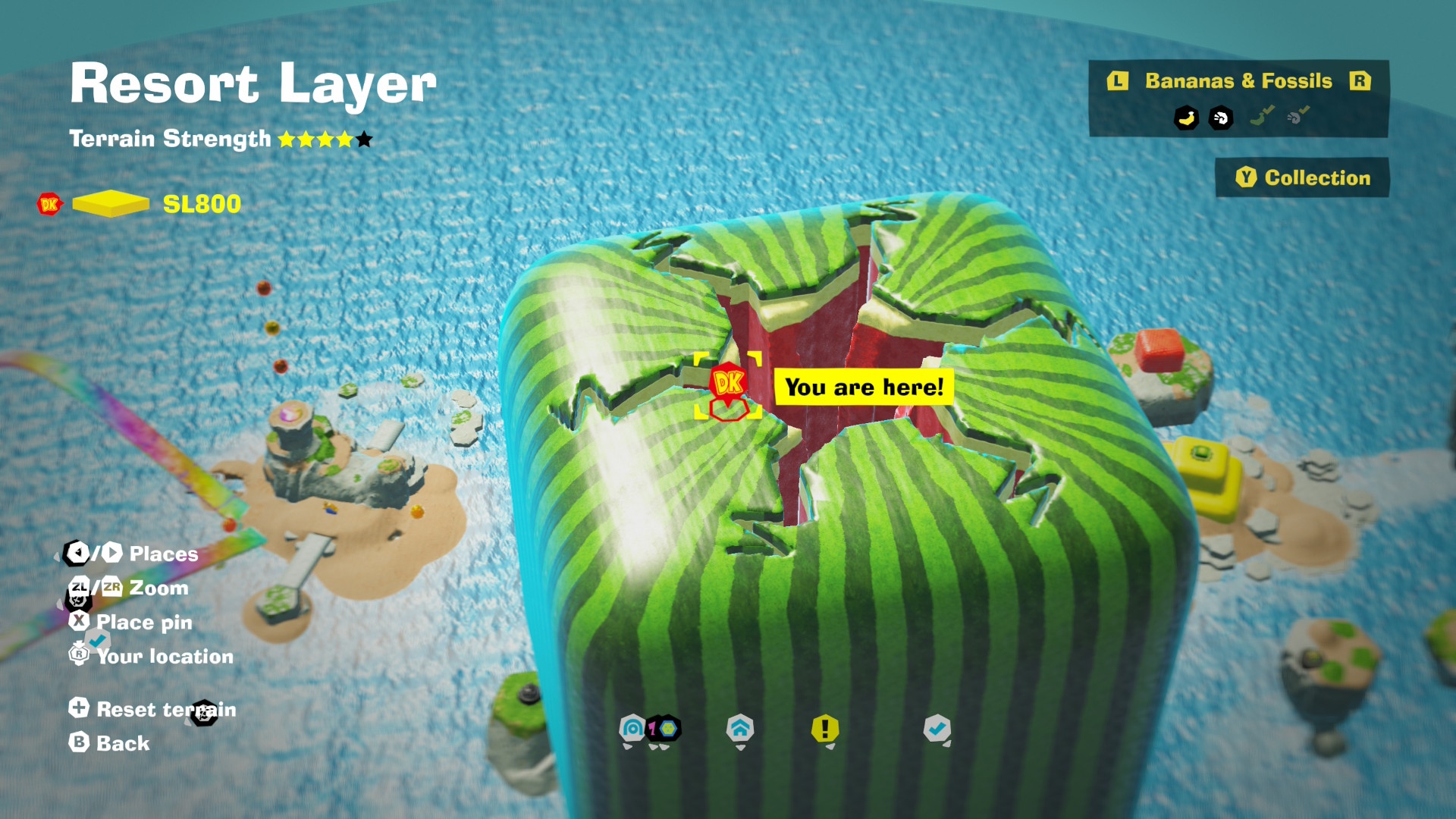Select the black marker with yellow hexagon
Viewport: 1456px width, 819px height.
point(665,730)
